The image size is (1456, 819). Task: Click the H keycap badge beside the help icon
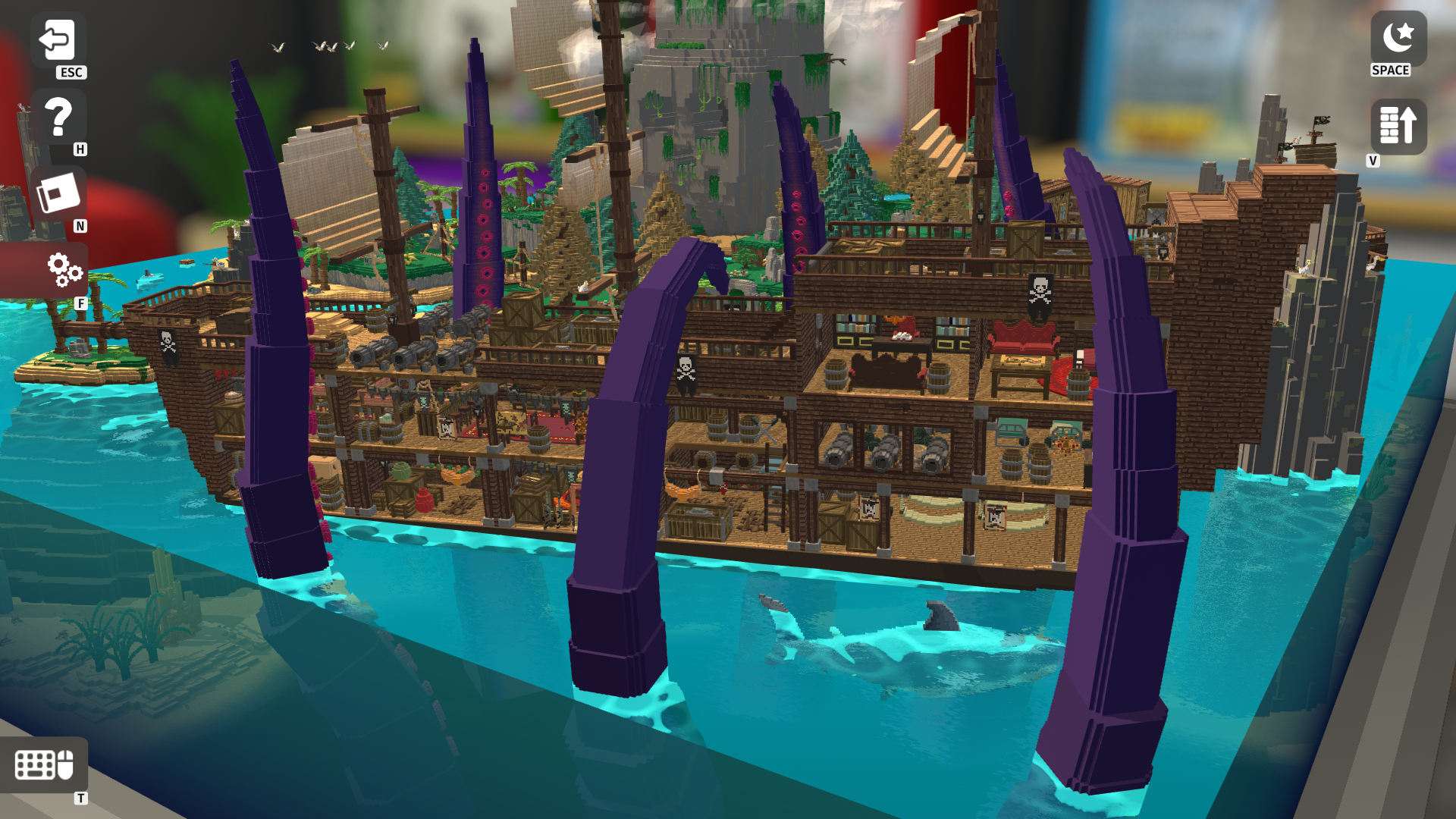[79, 150]
